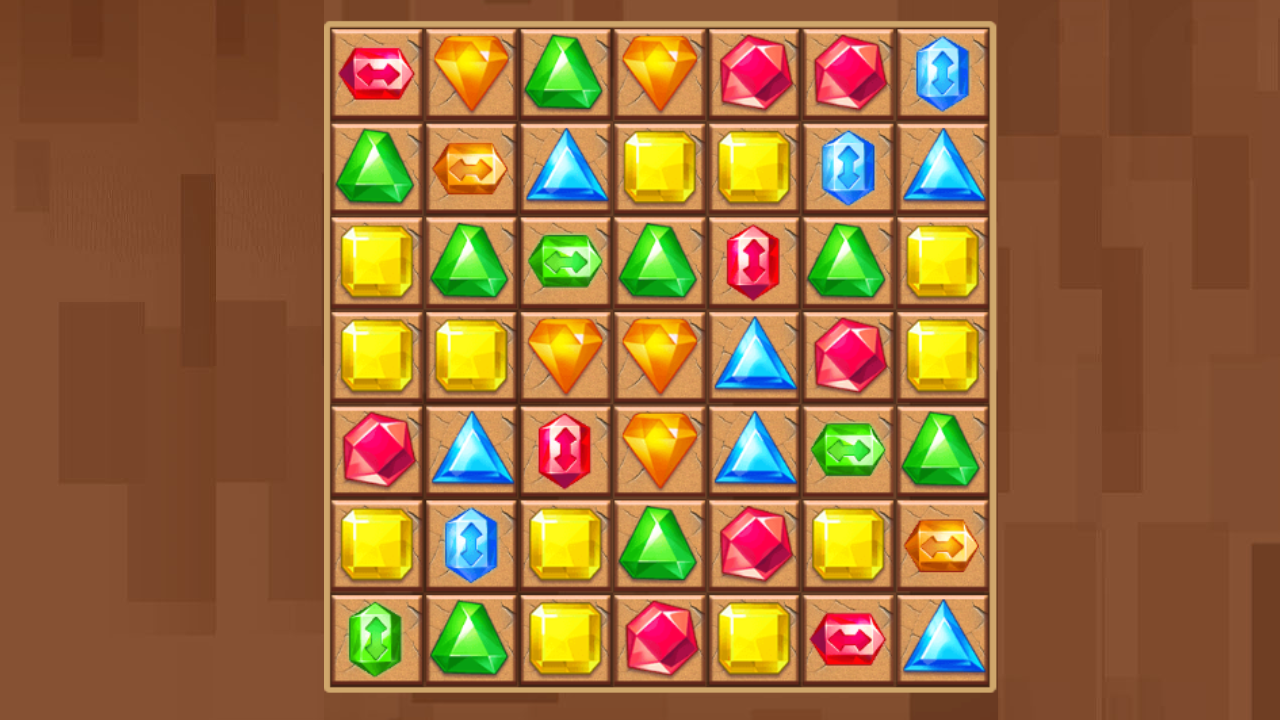Select the pink gem at the left of fifth row
The width and height of the screenshot is (1280, 720).
click(377, 450)
